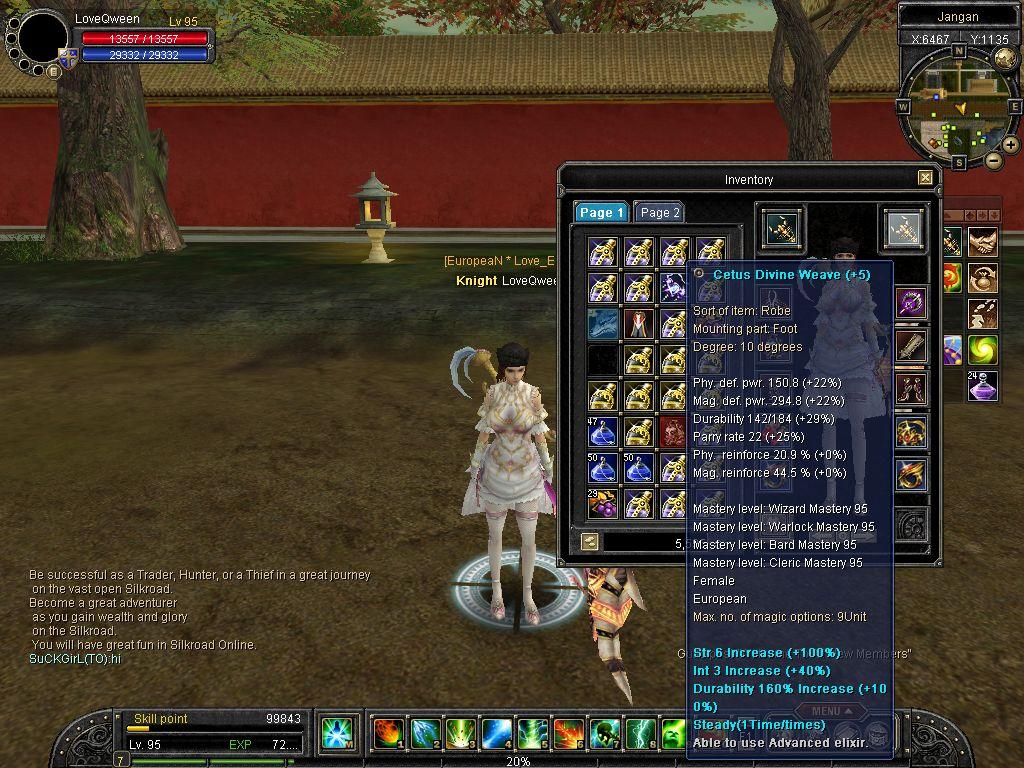This screenshot has height=768, width=1024.
Task: Activate the green swirl skill icon
Action: pyautogui.click(x=982, y=349)
